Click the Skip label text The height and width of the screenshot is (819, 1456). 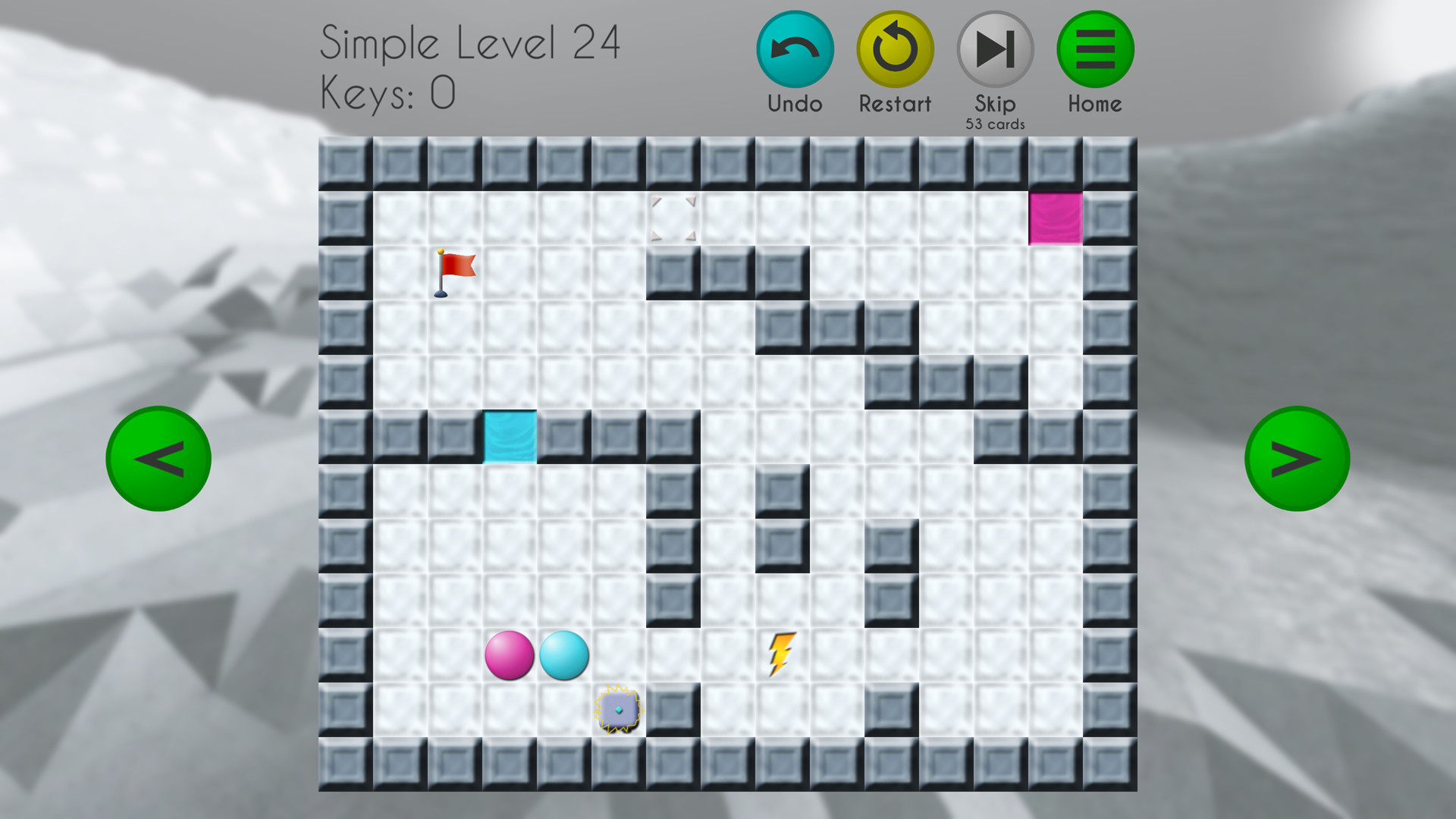pos(994,104)
